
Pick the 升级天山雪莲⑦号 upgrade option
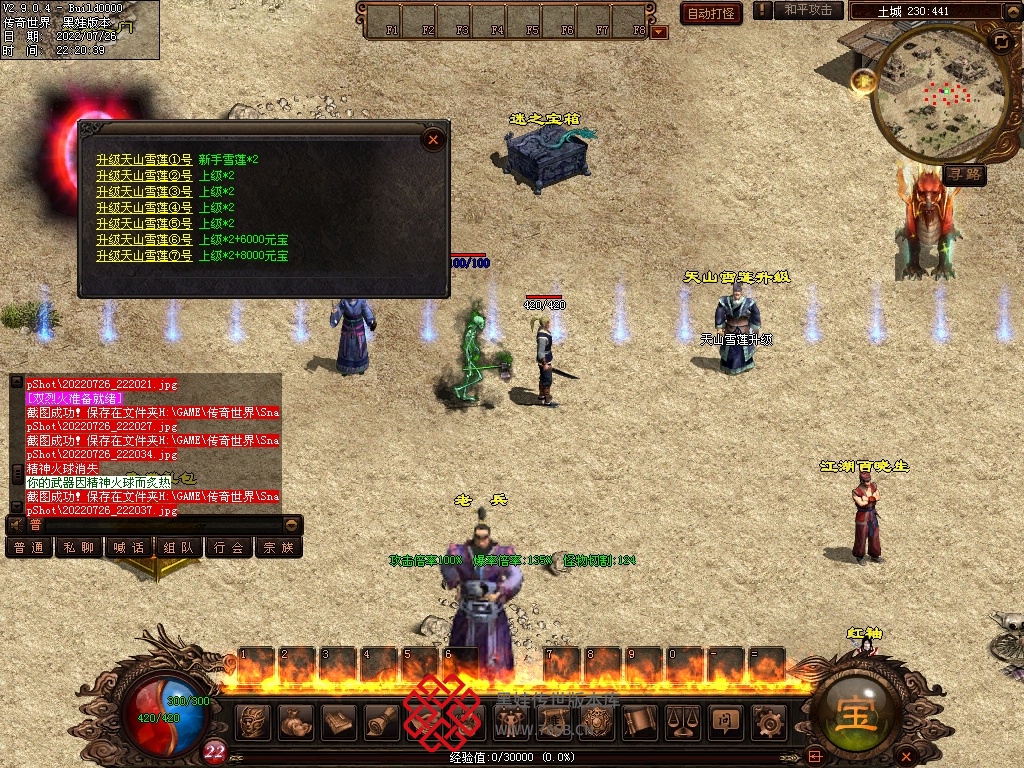[x=144, y=256]
